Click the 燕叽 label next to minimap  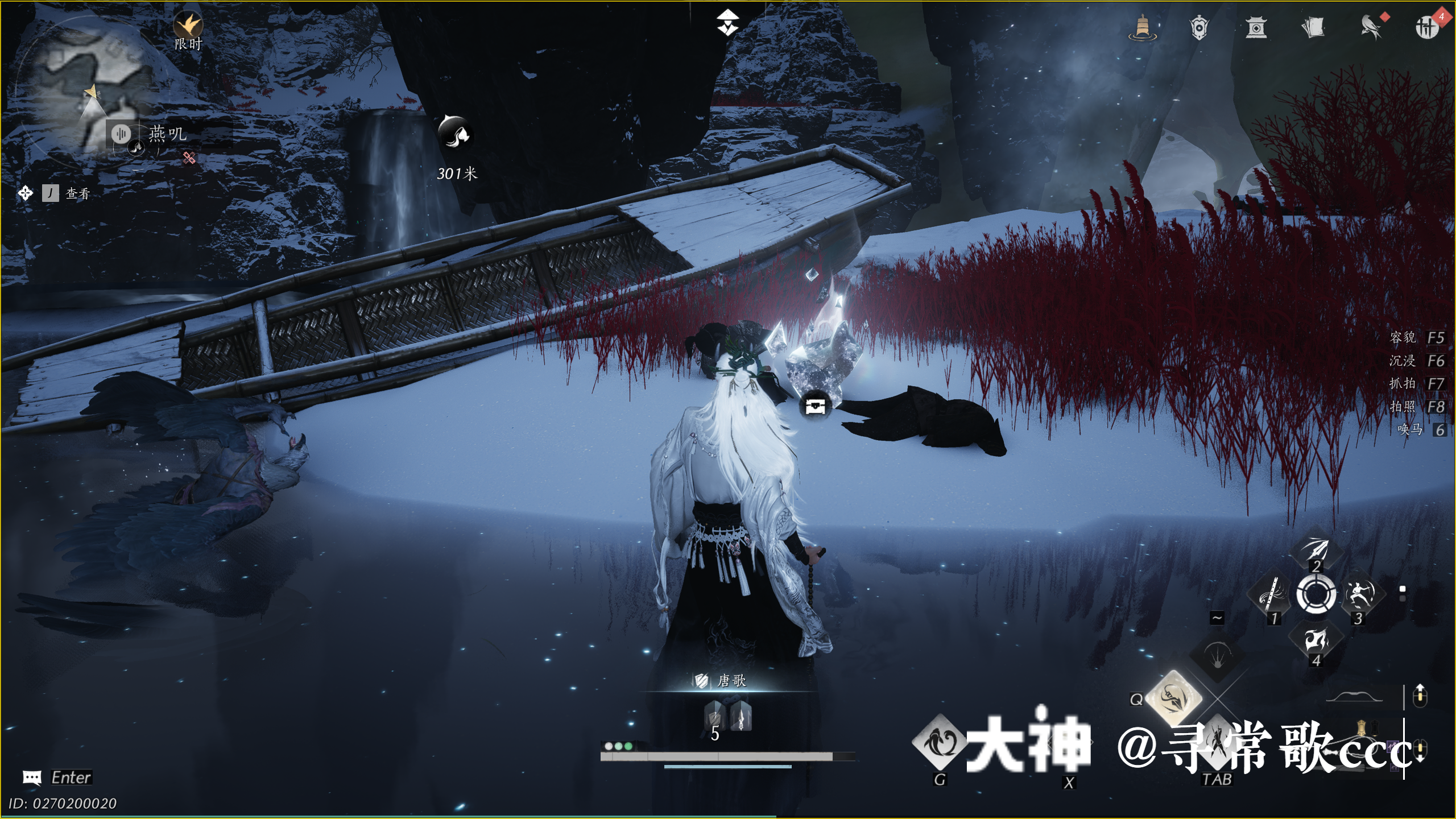click(167, 134)
